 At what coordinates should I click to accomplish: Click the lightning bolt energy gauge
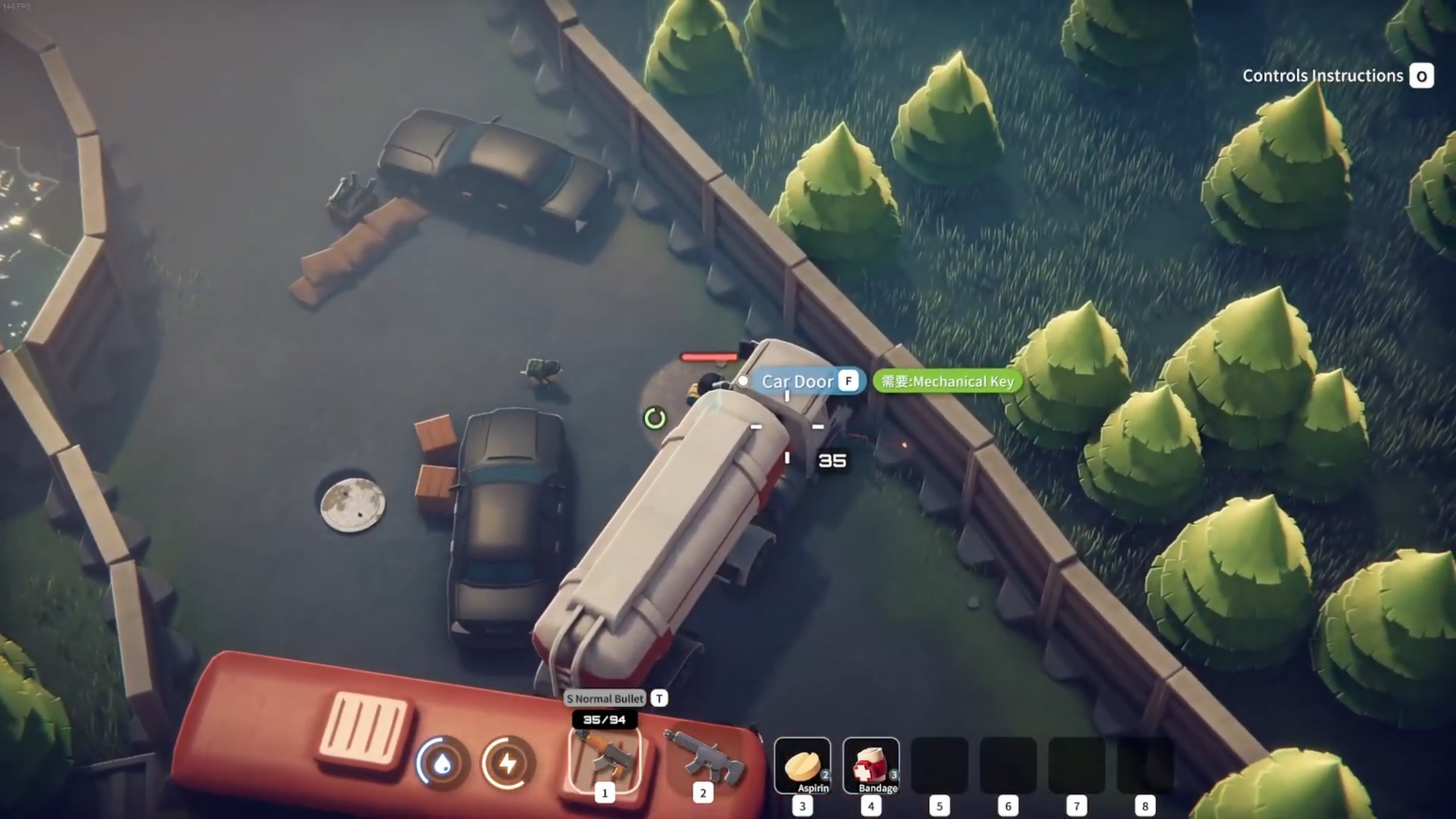pyautogui.click(x=508, y=764)
